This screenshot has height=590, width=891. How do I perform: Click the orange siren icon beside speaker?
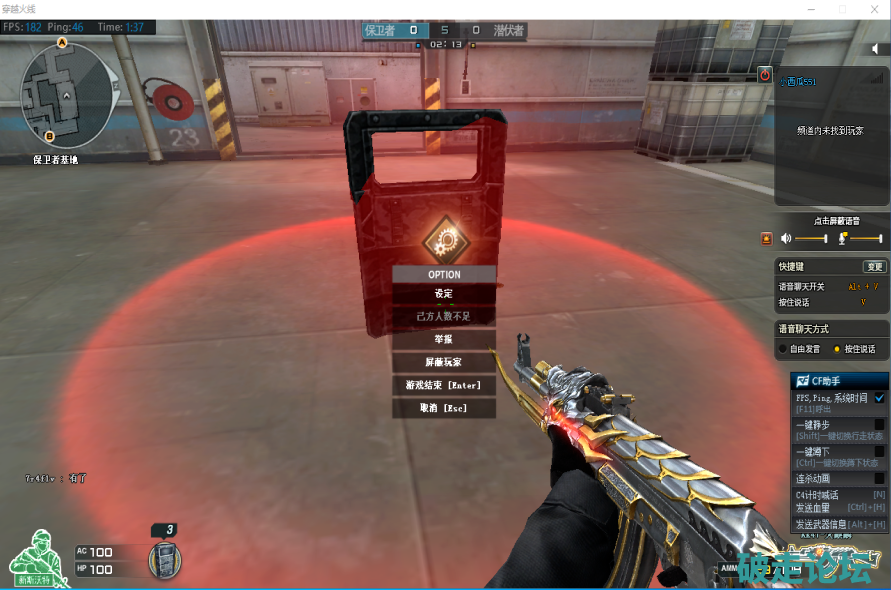[x=767, y=238]
